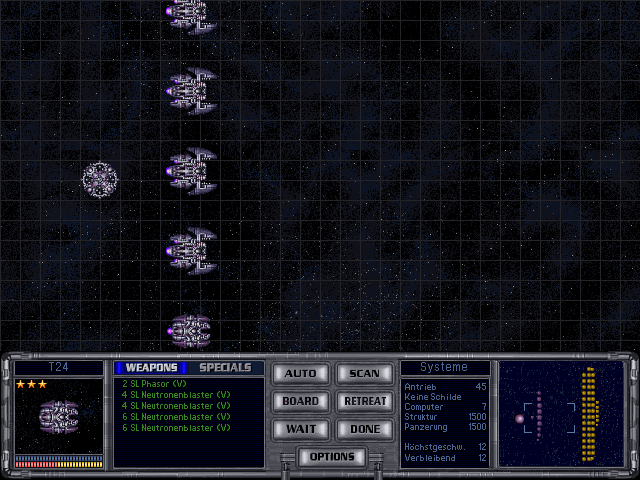
Task: Click the T24 ship portrait
Action: coord(59,415)
